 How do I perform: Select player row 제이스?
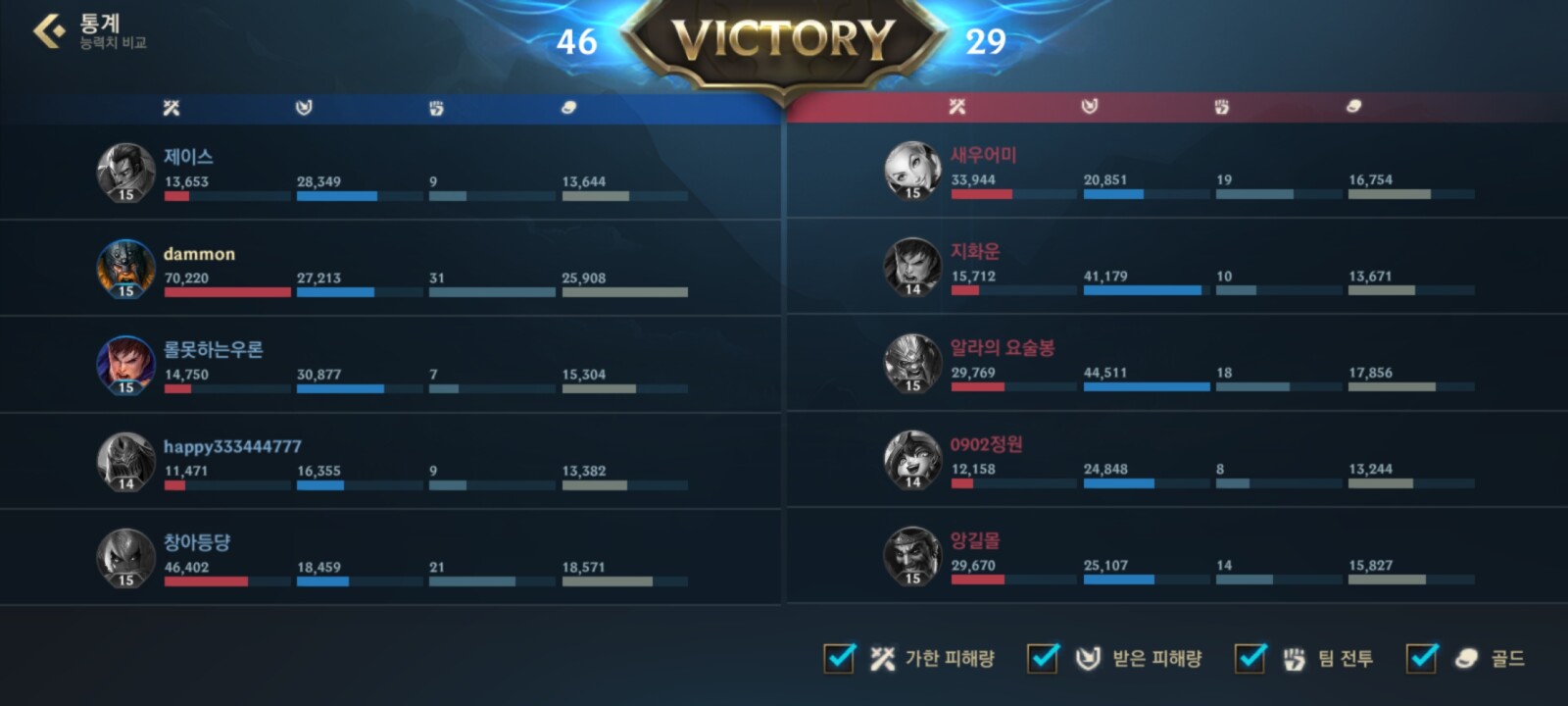(x=392, y=173)
